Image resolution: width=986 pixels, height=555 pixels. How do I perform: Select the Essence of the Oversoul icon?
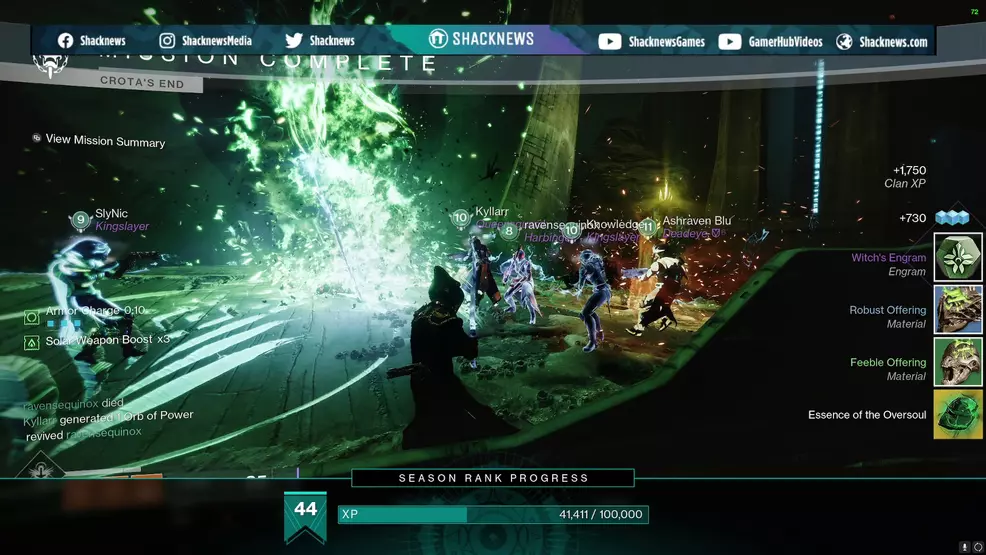[958, 414]
